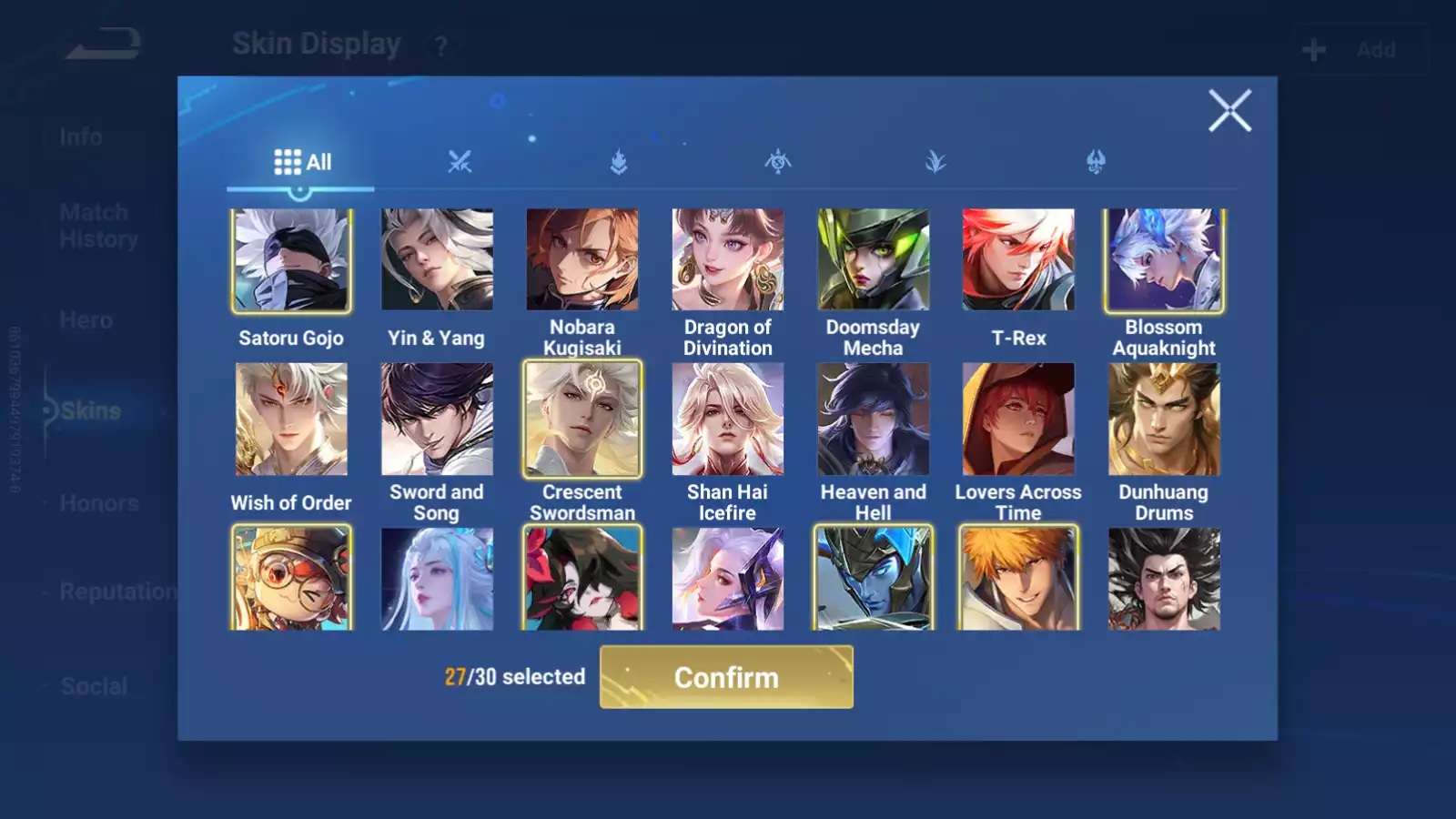Select the Dragon of Divination skin
The width and height of the screenshot is (1456, 819).
pyautogui.click(x=728, y=260)
